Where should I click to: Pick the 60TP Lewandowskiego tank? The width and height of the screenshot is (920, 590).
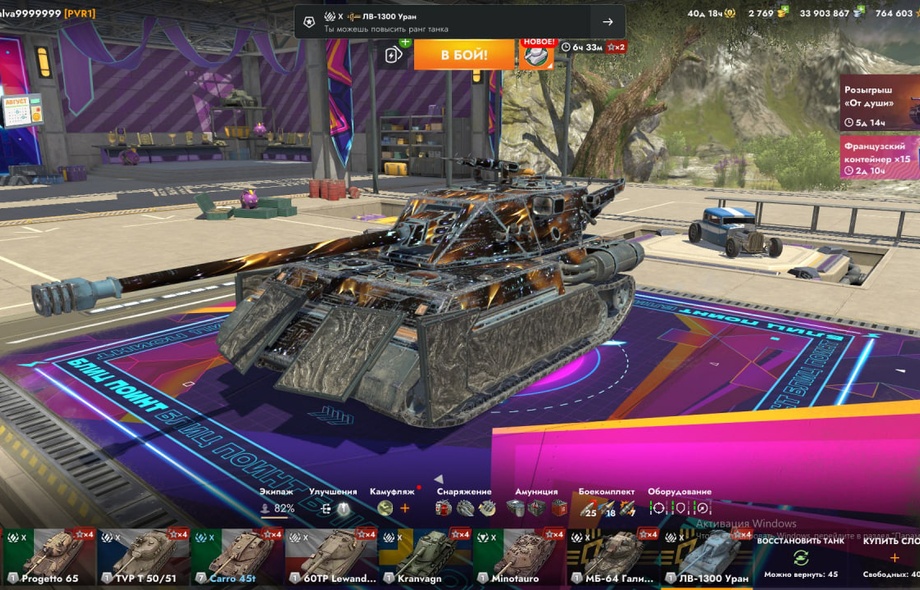331,557
